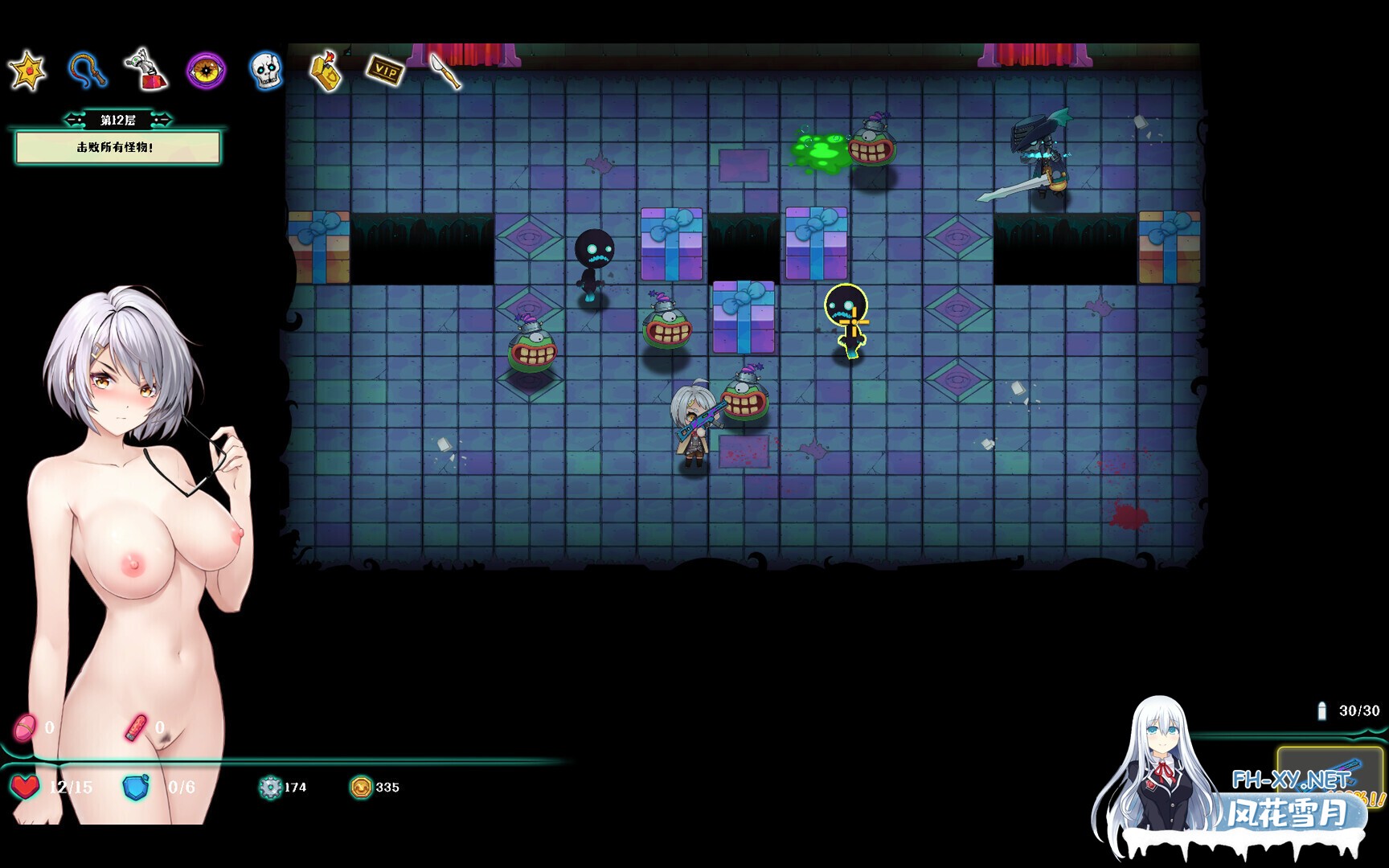Select the sheriff star badge icon

coord(28,70)
